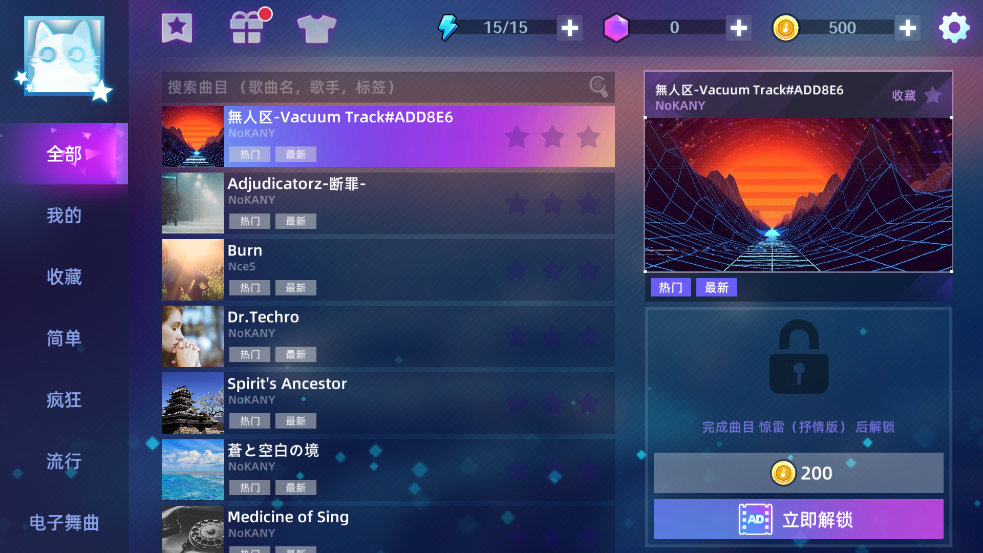983x553 pixels.
Task: Select the song Adjudicatorz-断罪-
Action: [x=388, y=203]
